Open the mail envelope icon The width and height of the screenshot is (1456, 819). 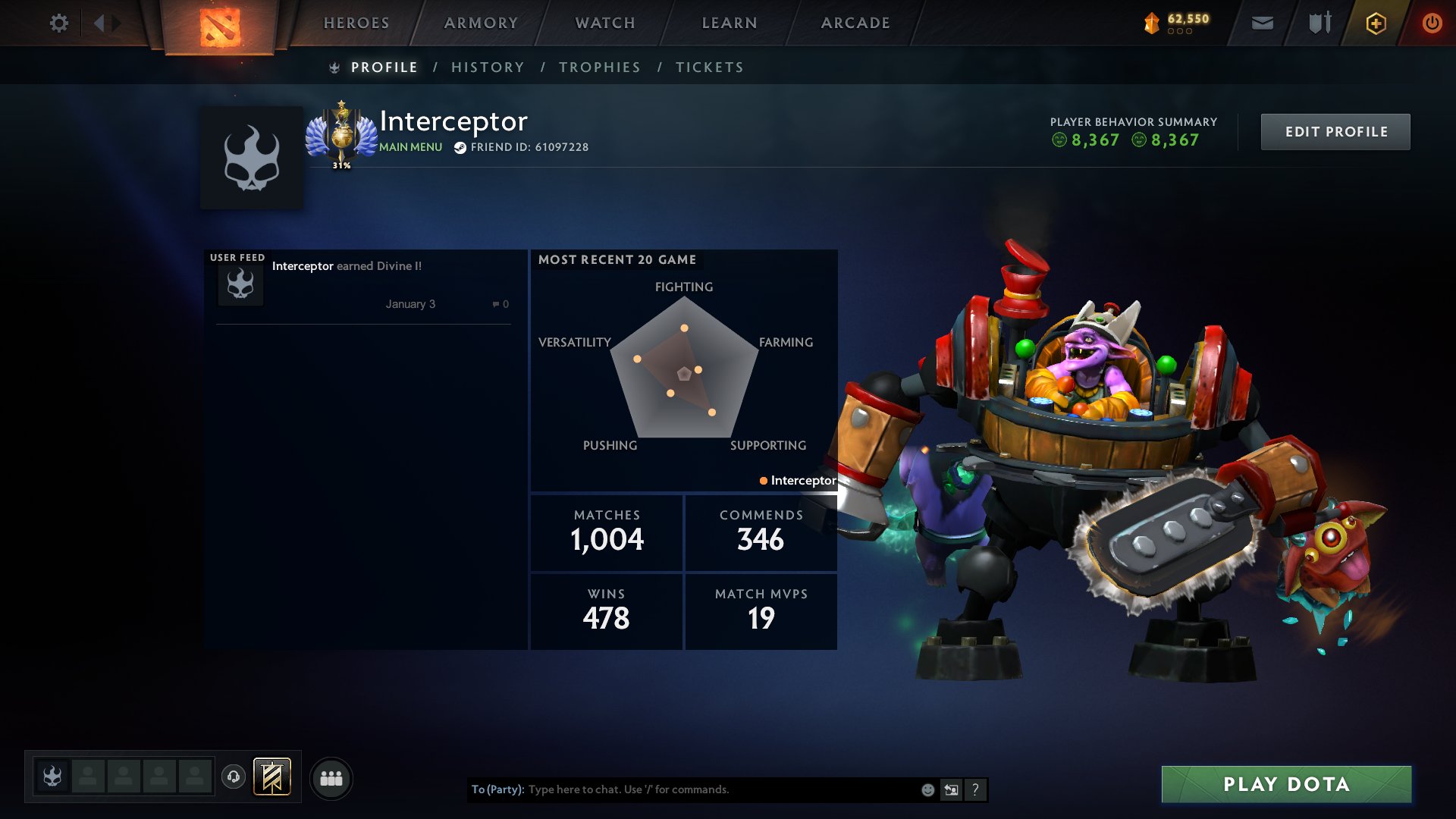(x=1262, y=24)
